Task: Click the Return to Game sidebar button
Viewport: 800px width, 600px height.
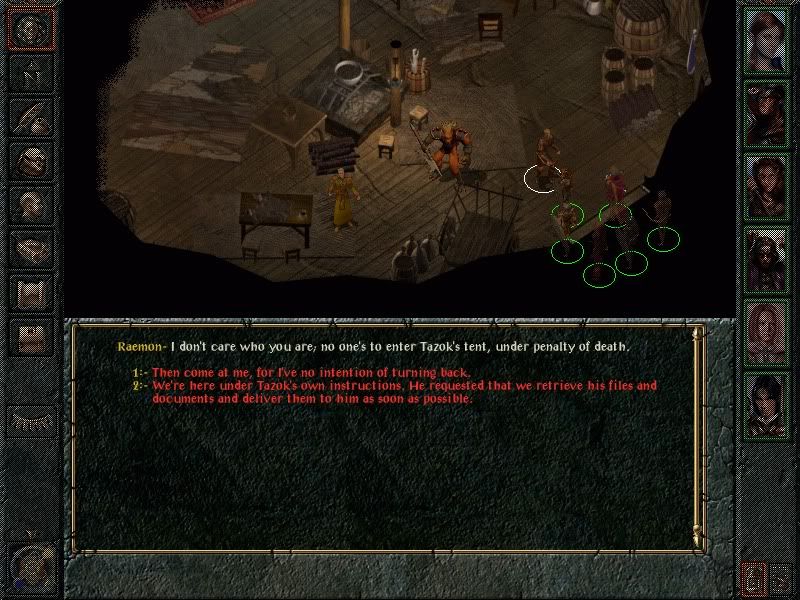Action: coord(31,32)
